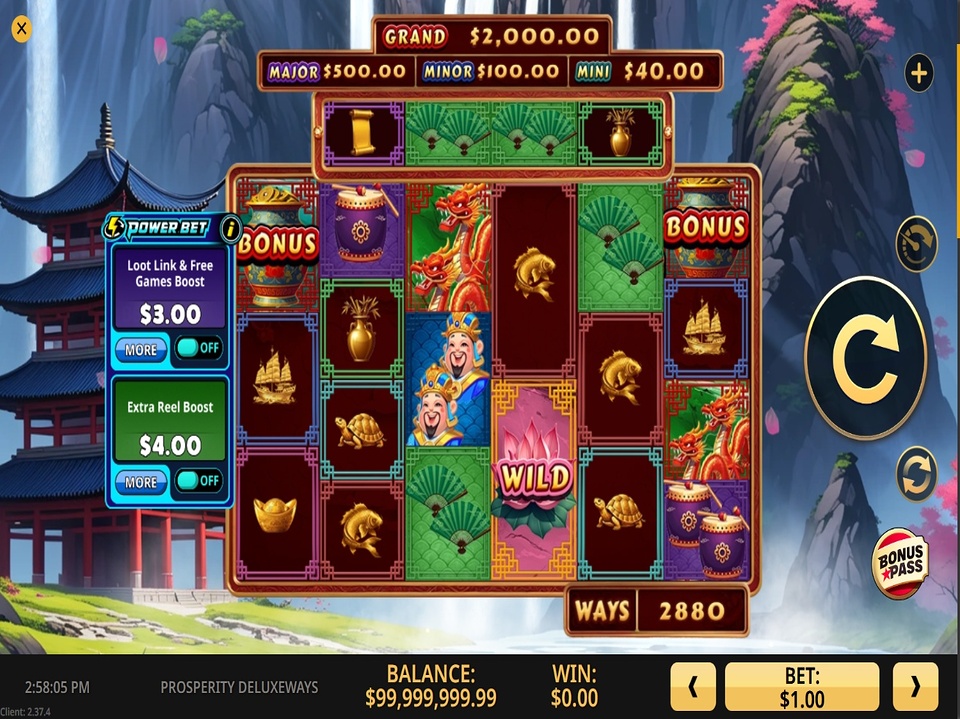Toggle the Loot Link & Free Games Boost
Image resolution: width=960 pixels, height=719 pixels.
(199, 350)
